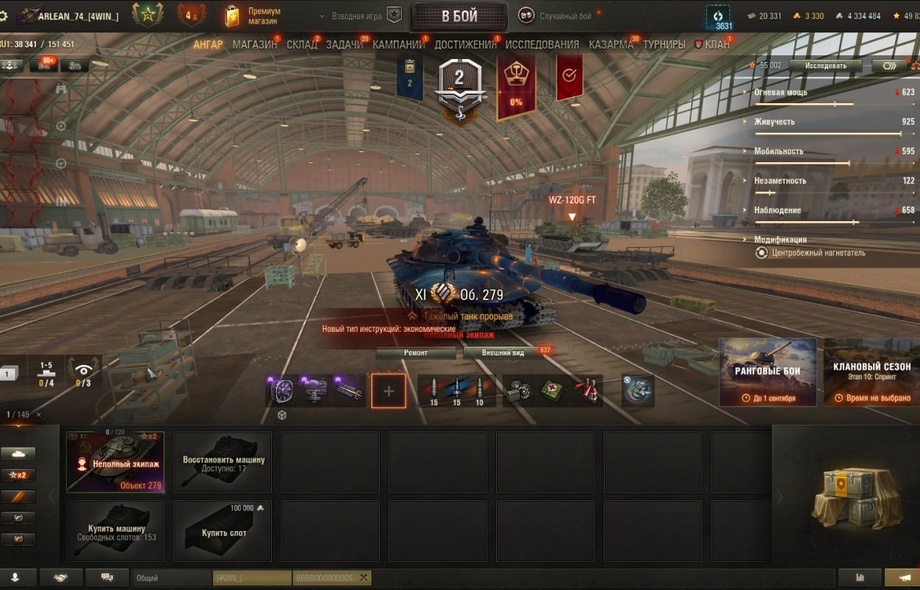Viewport: 920px width, 590px height.
Task: Open the ИССЛЕДОВАНИЯ tab
Action: (x=541, y=45)
